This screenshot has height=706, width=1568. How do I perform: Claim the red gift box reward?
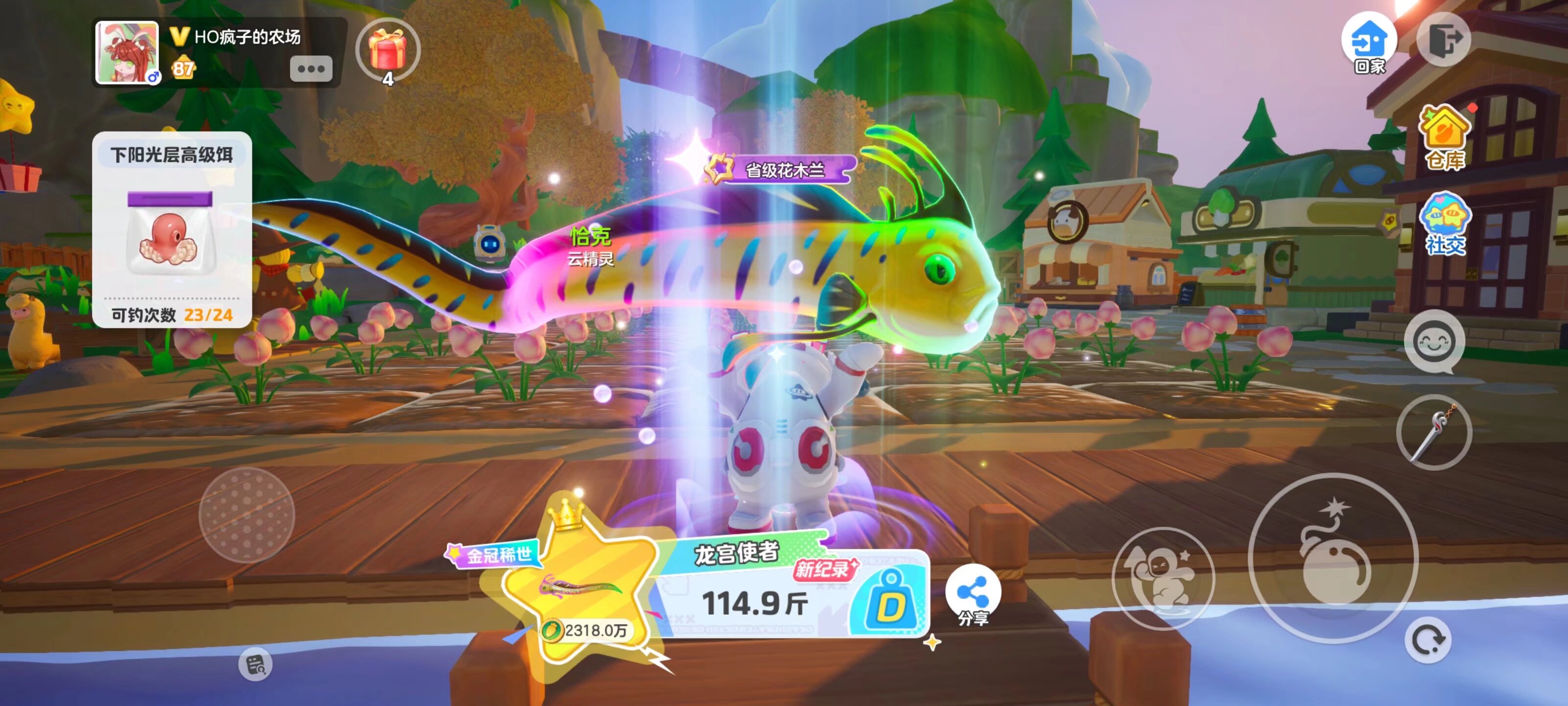click(388, 50)
